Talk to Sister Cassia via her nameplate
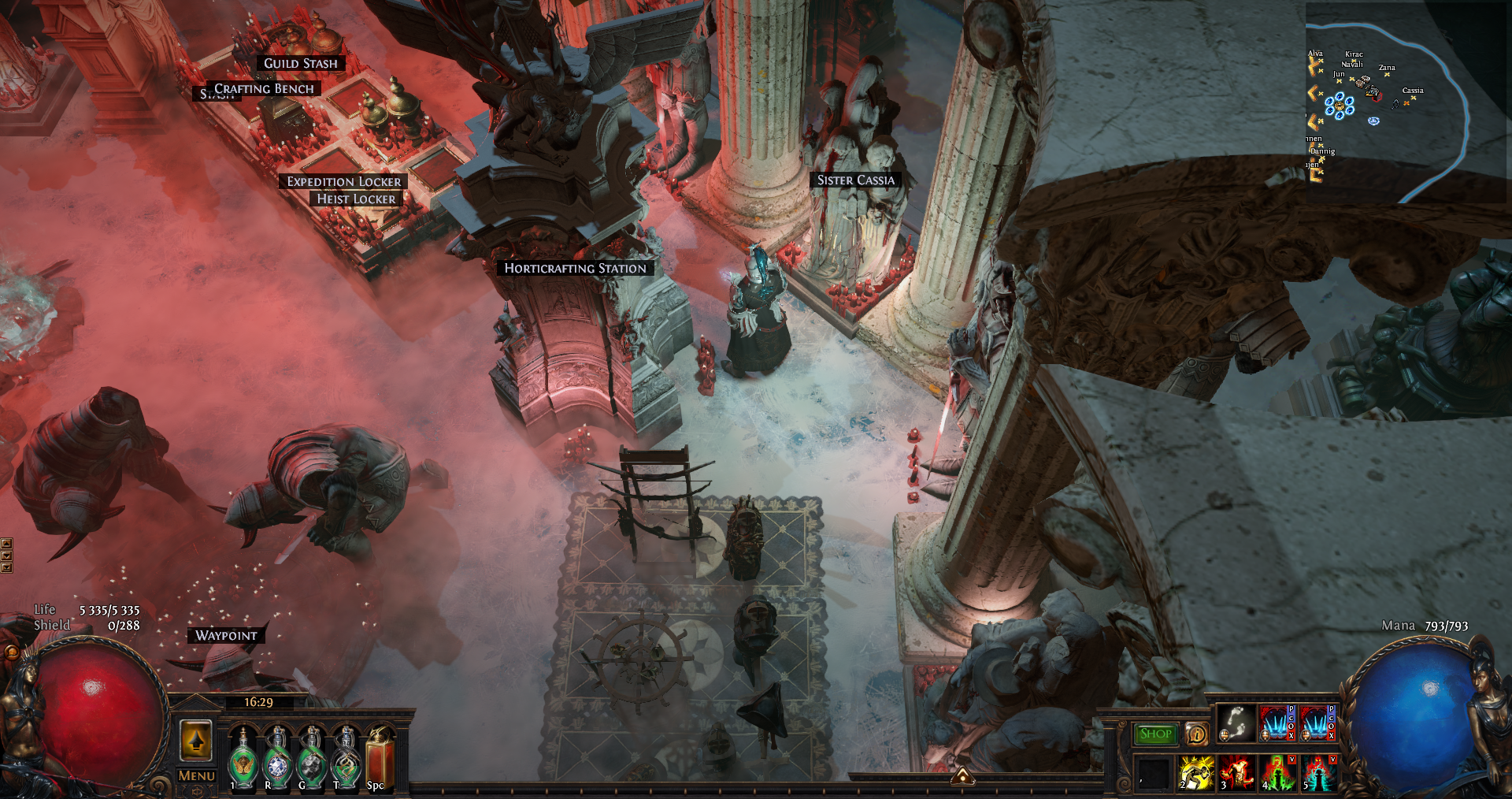 pyautogui.click(x=855, y=180)
